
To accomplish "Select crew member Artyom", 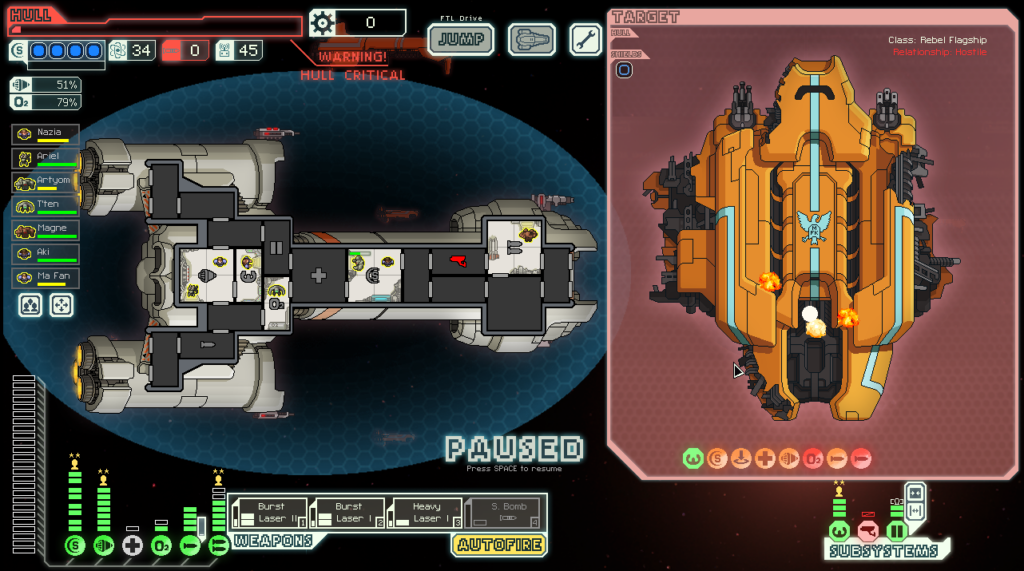I will pyautogui.click(x=45, y=182).
